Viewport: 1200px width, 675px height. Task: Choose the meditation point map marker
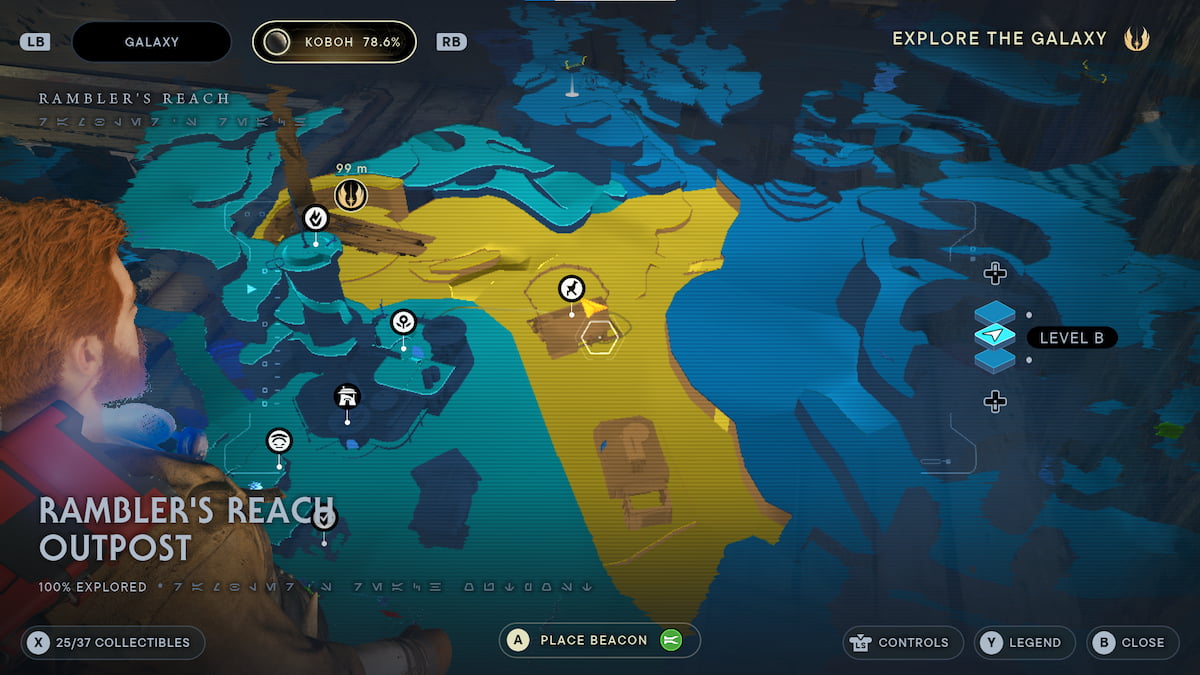(316, 217)
